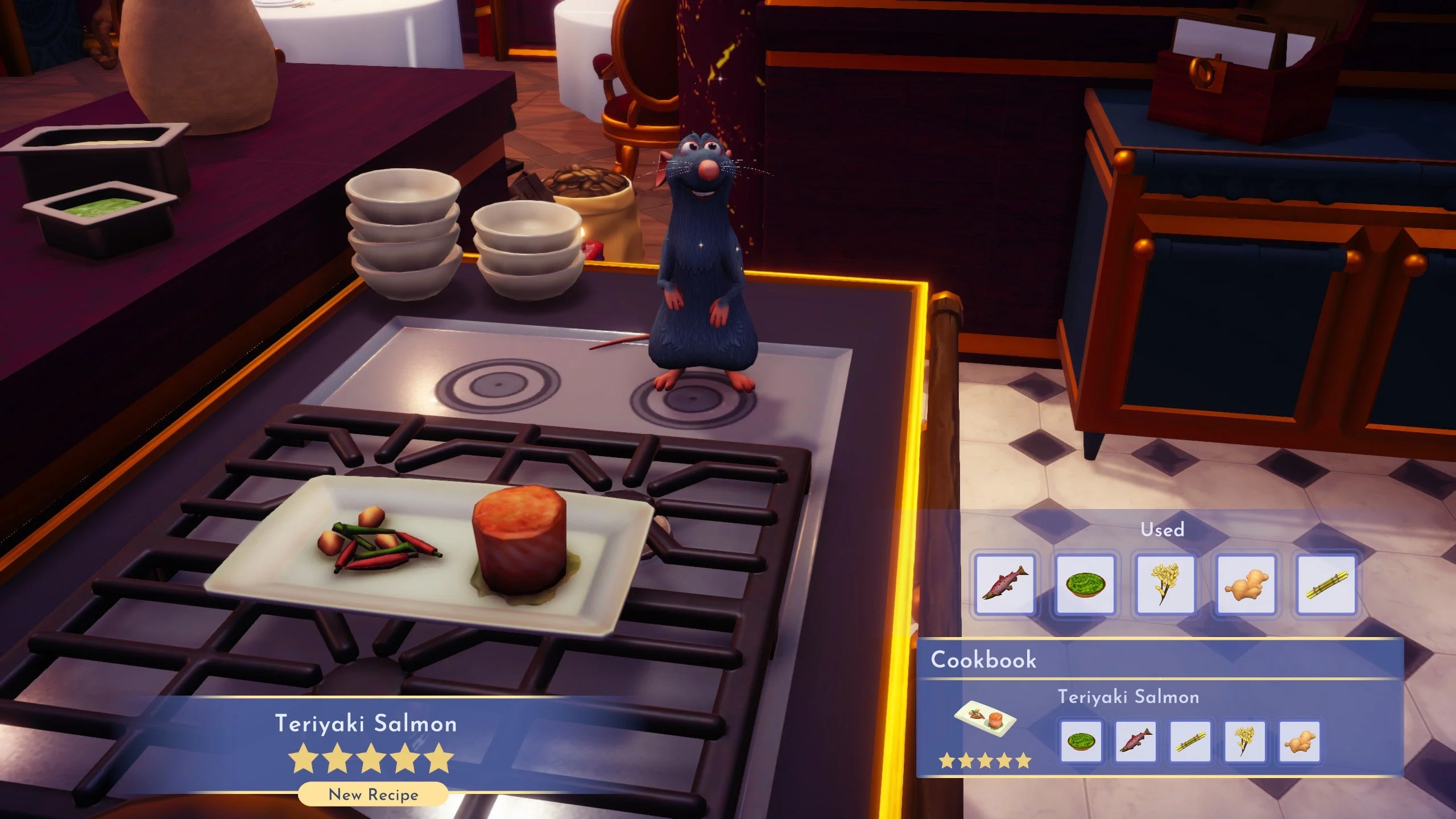Select the Rice icon in the Used row
Viewport: 1456px width, 819px height.
[1165, 585]
